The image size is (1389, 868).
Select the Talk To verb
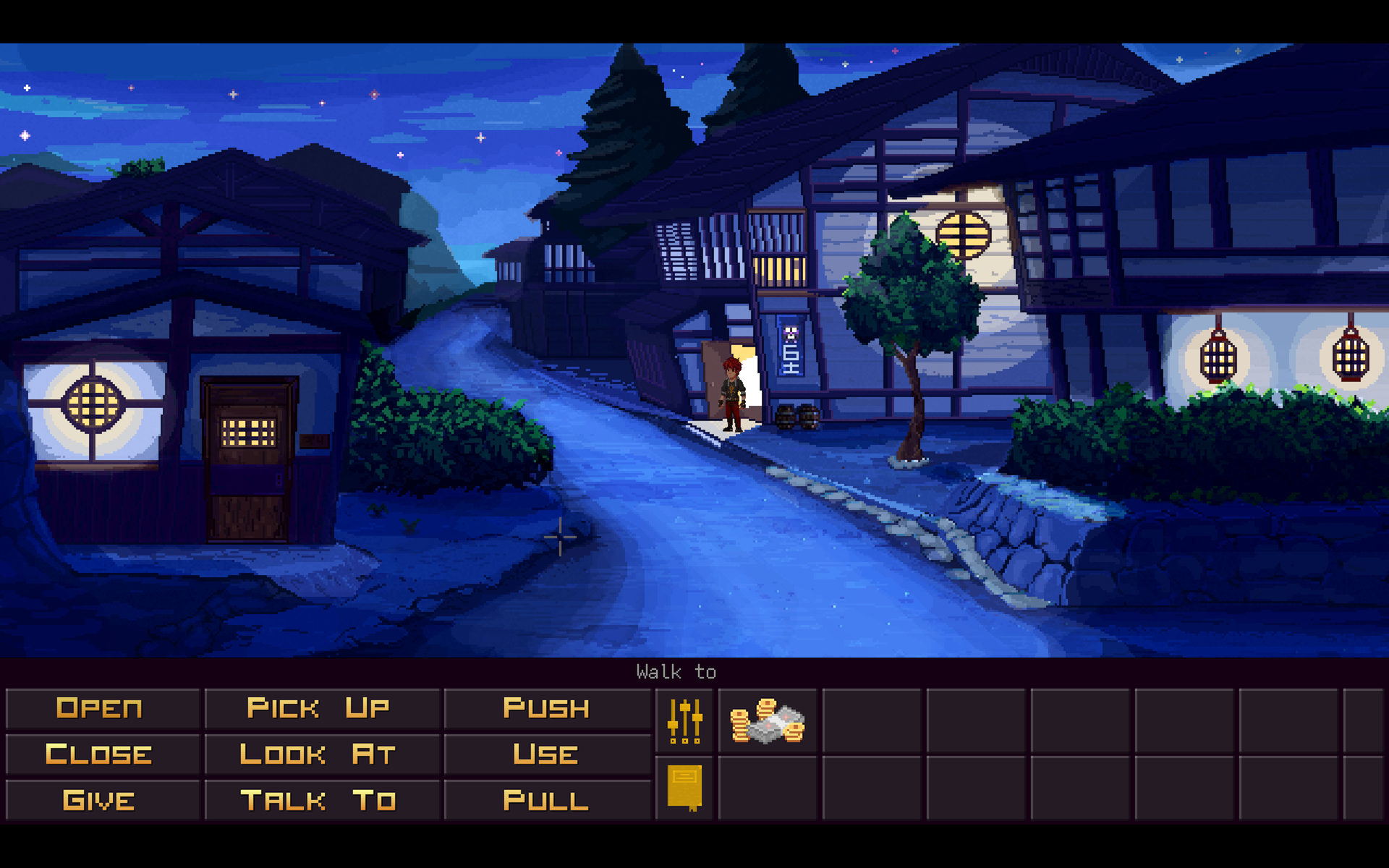[x=320, y=799]
